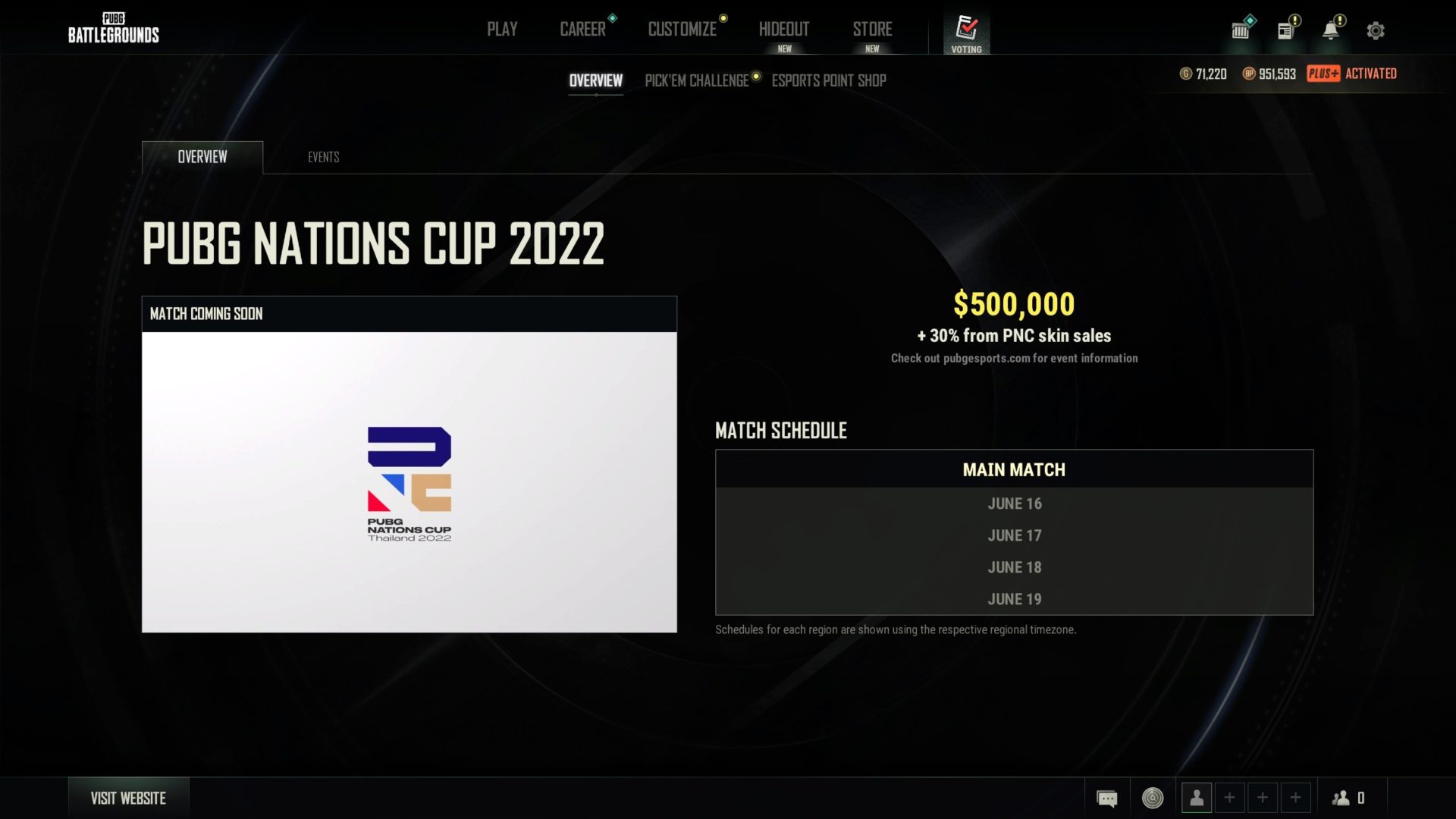The image size is (1456, 819).
Task: Switch to the Events tab
Action: click(323, 157)
